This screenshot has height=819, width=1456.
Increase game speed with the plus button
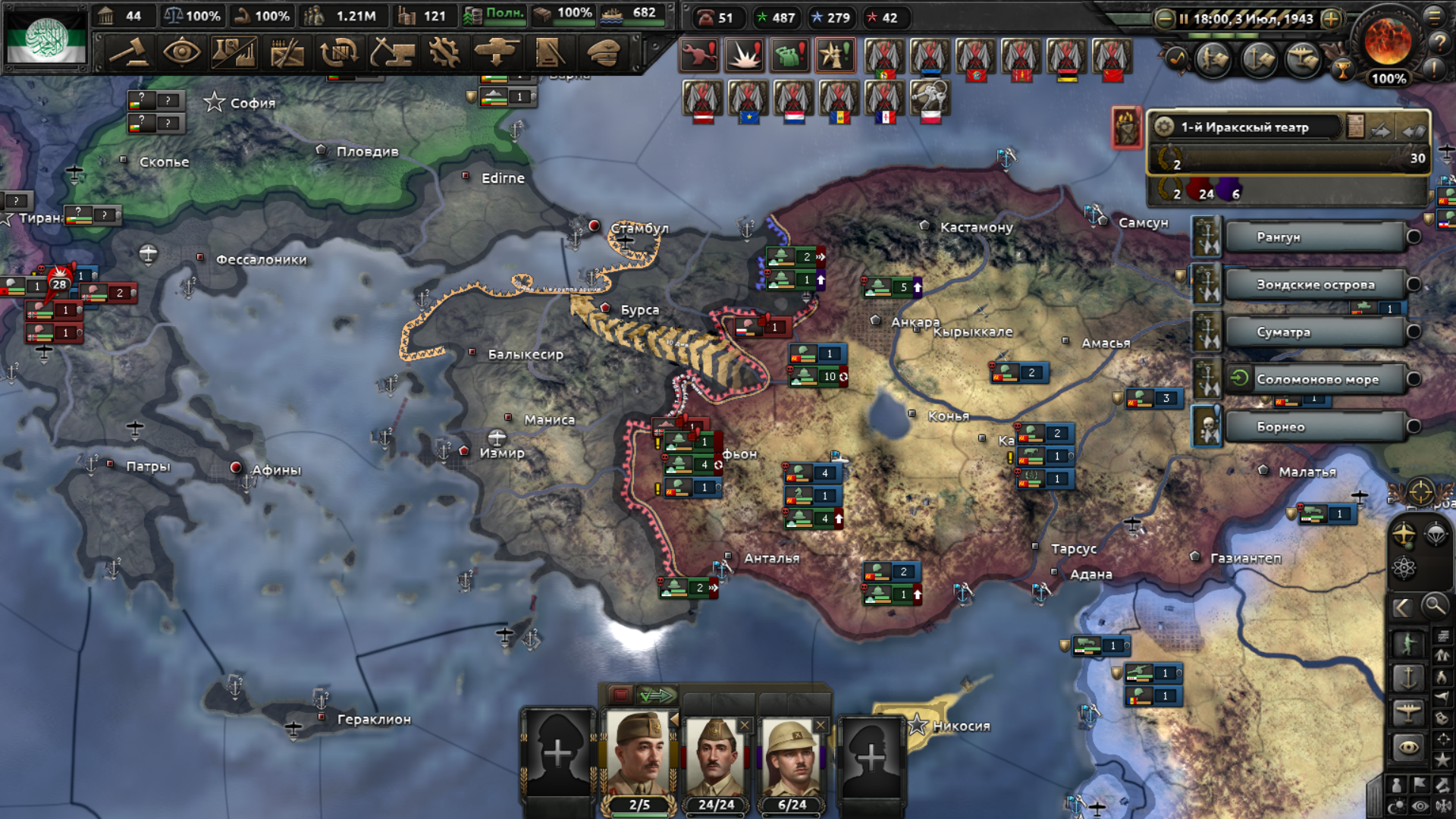pyautogui.click(x=1331, y=19)
